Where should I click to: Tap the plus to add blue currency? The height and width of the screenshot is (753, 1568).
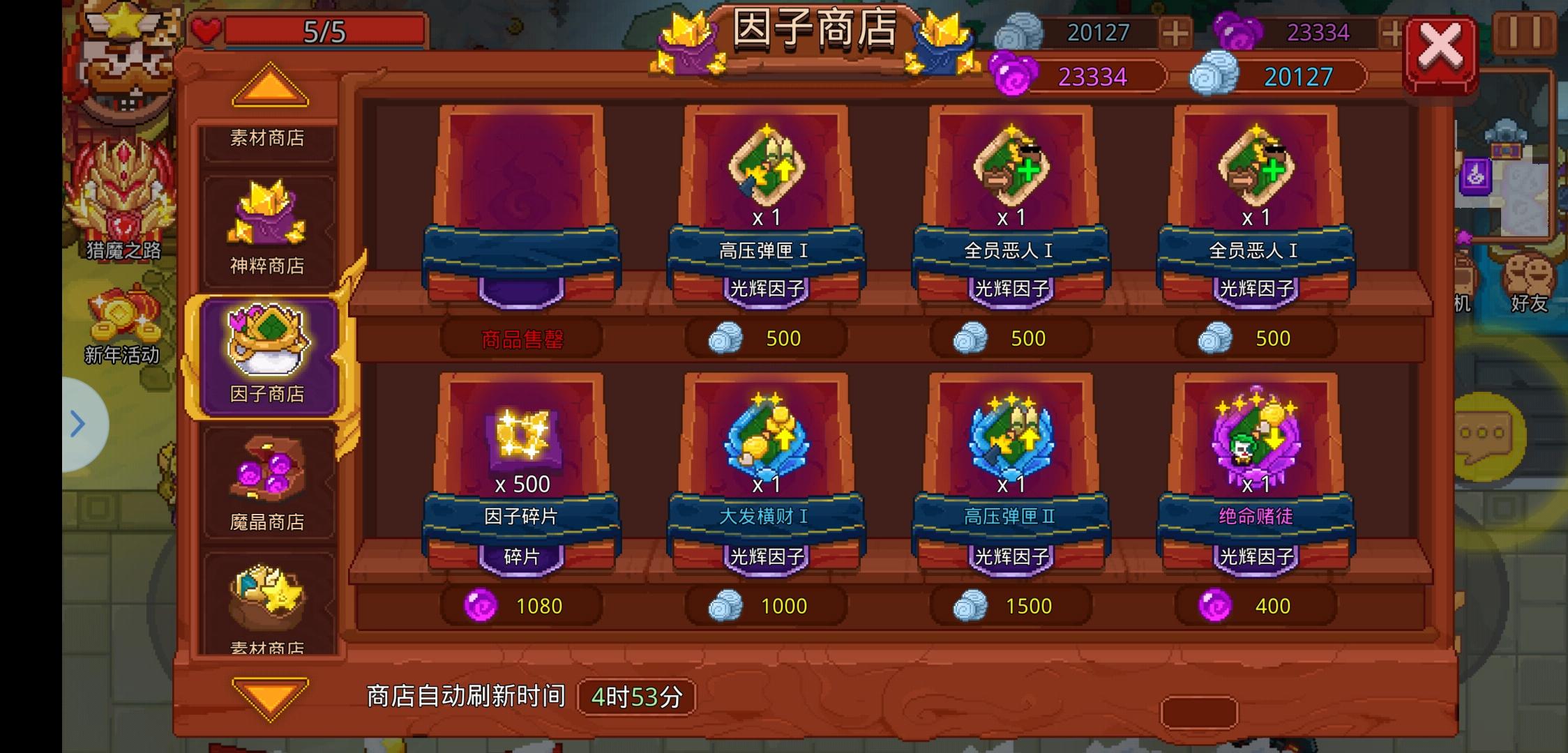(x=1175, y=31)
